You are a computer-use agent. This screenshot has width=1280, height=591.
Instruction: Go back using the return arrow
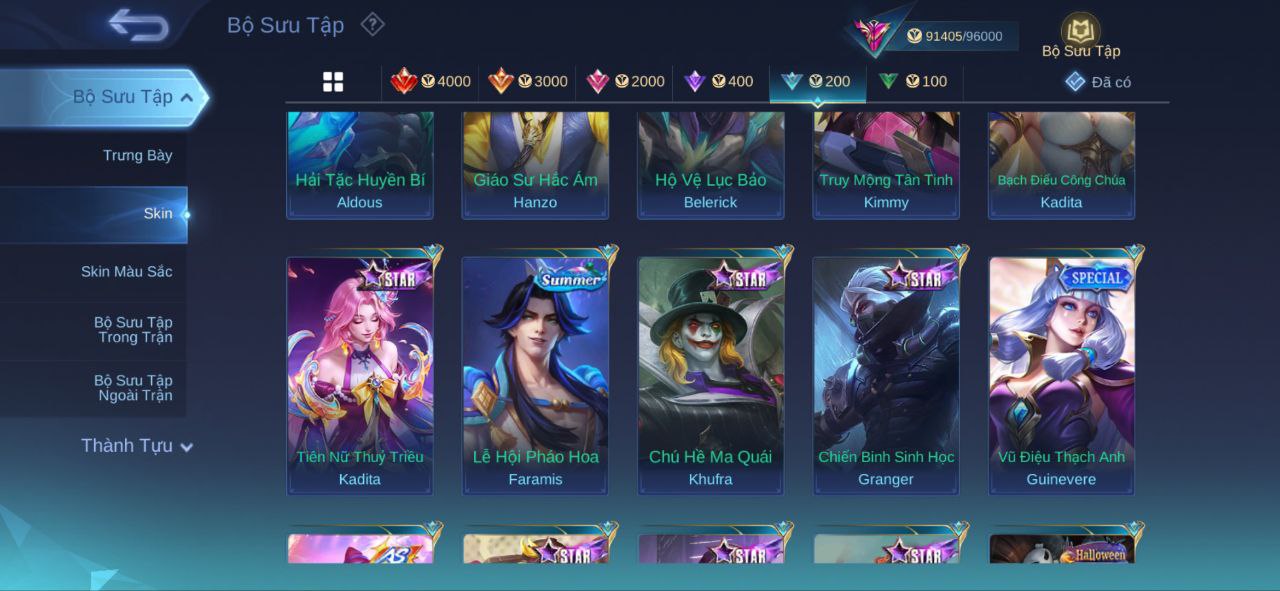138,25
